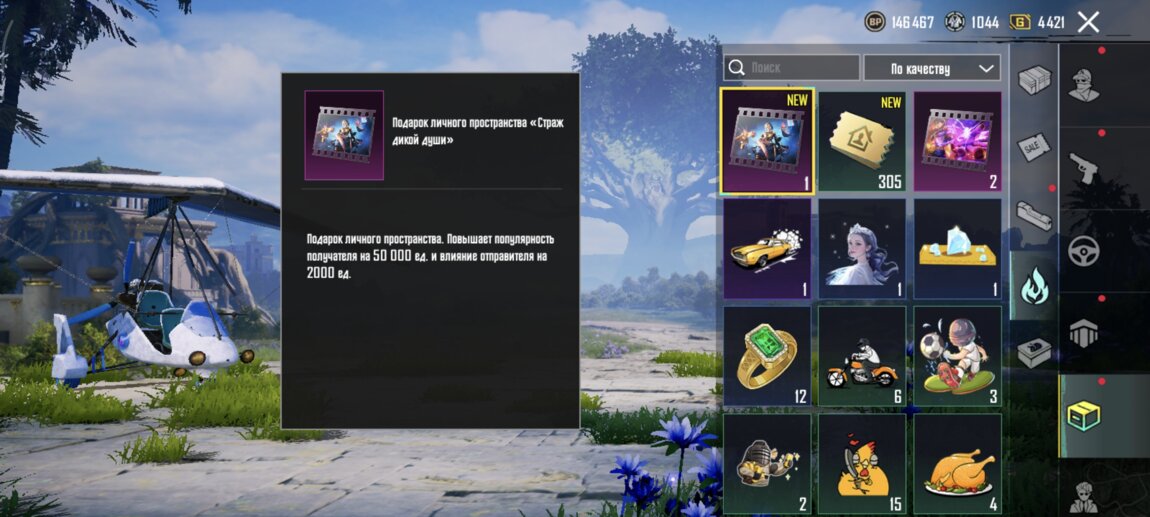Image resolution: width=1150 pixels, height=517 pixels.
Task: Select the frying pan helmet item
Action: (x=767, y=462)
